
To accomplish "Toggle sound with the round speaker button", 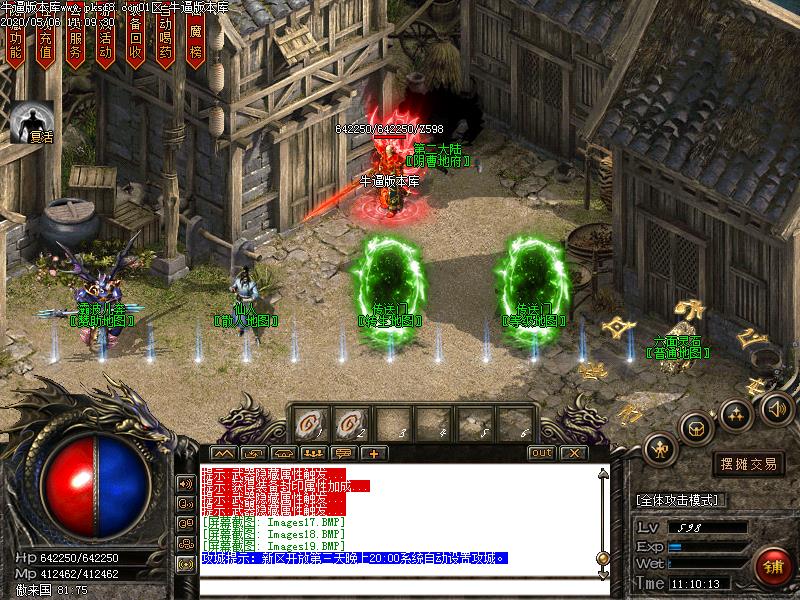I will pos(776,407).
